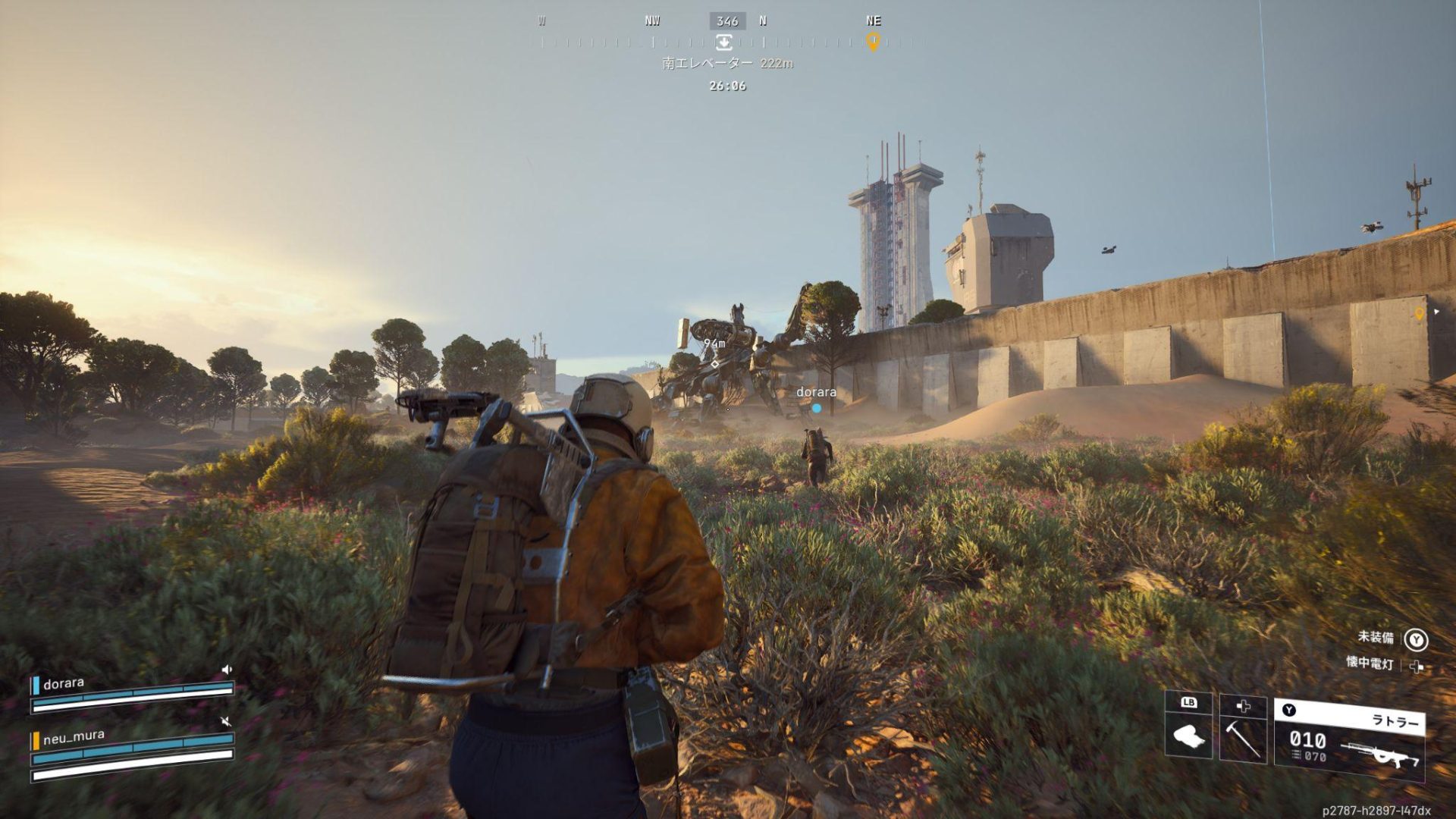Toggle dorara's voice speaker icon
Image resolution: width=1456 pixels, height=819 pixels.
click(x=226, y=670)
